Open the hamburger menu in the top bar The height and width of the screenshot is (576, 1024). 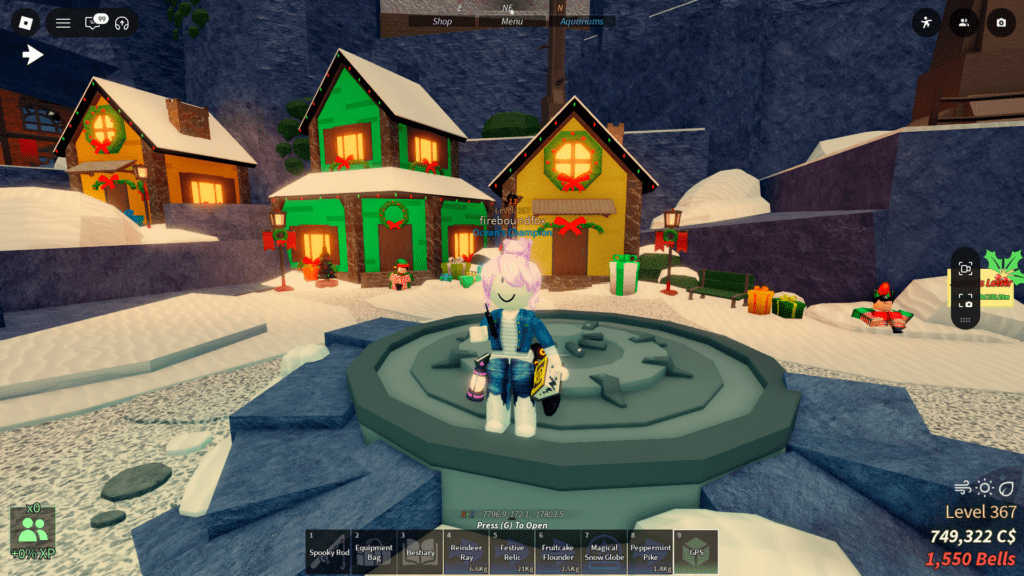63,22
